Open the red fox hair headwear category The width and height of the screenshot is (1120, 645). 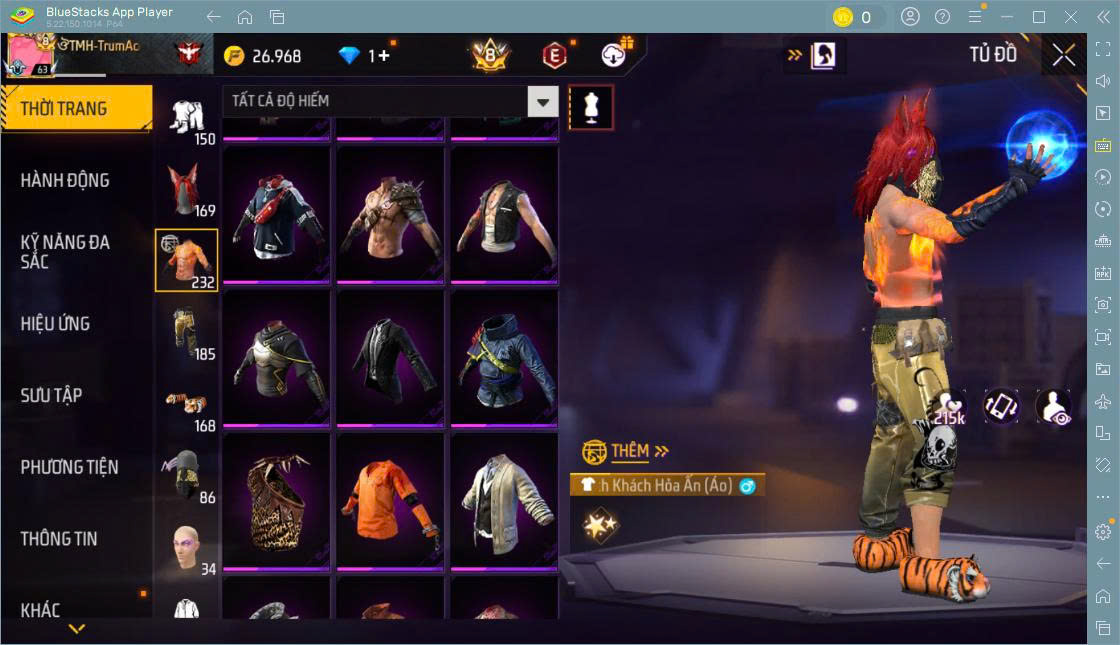tap(187, 187)
